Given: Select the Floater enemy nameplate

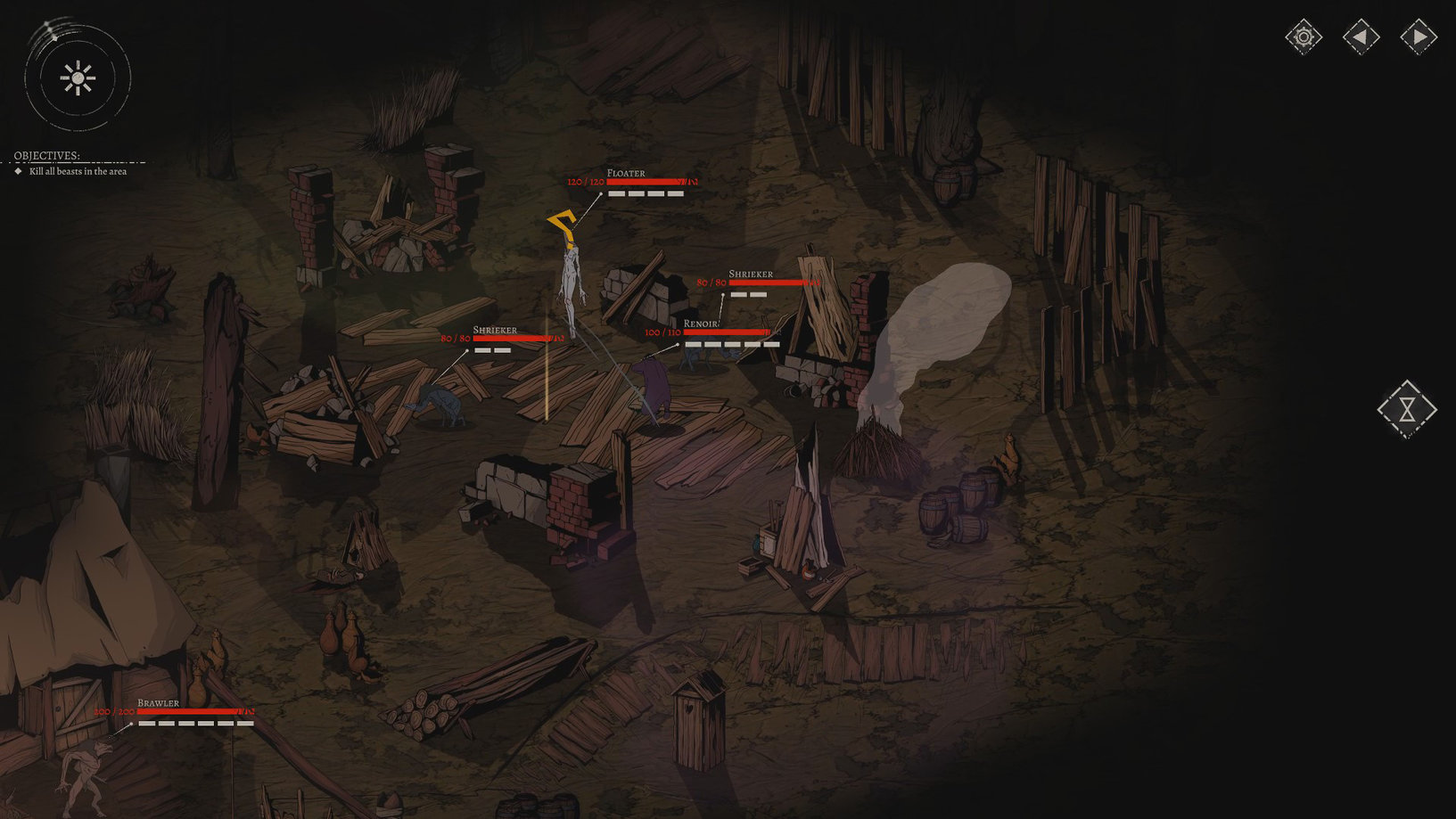Looking at the screenshot, I should (x=626, y=173).
